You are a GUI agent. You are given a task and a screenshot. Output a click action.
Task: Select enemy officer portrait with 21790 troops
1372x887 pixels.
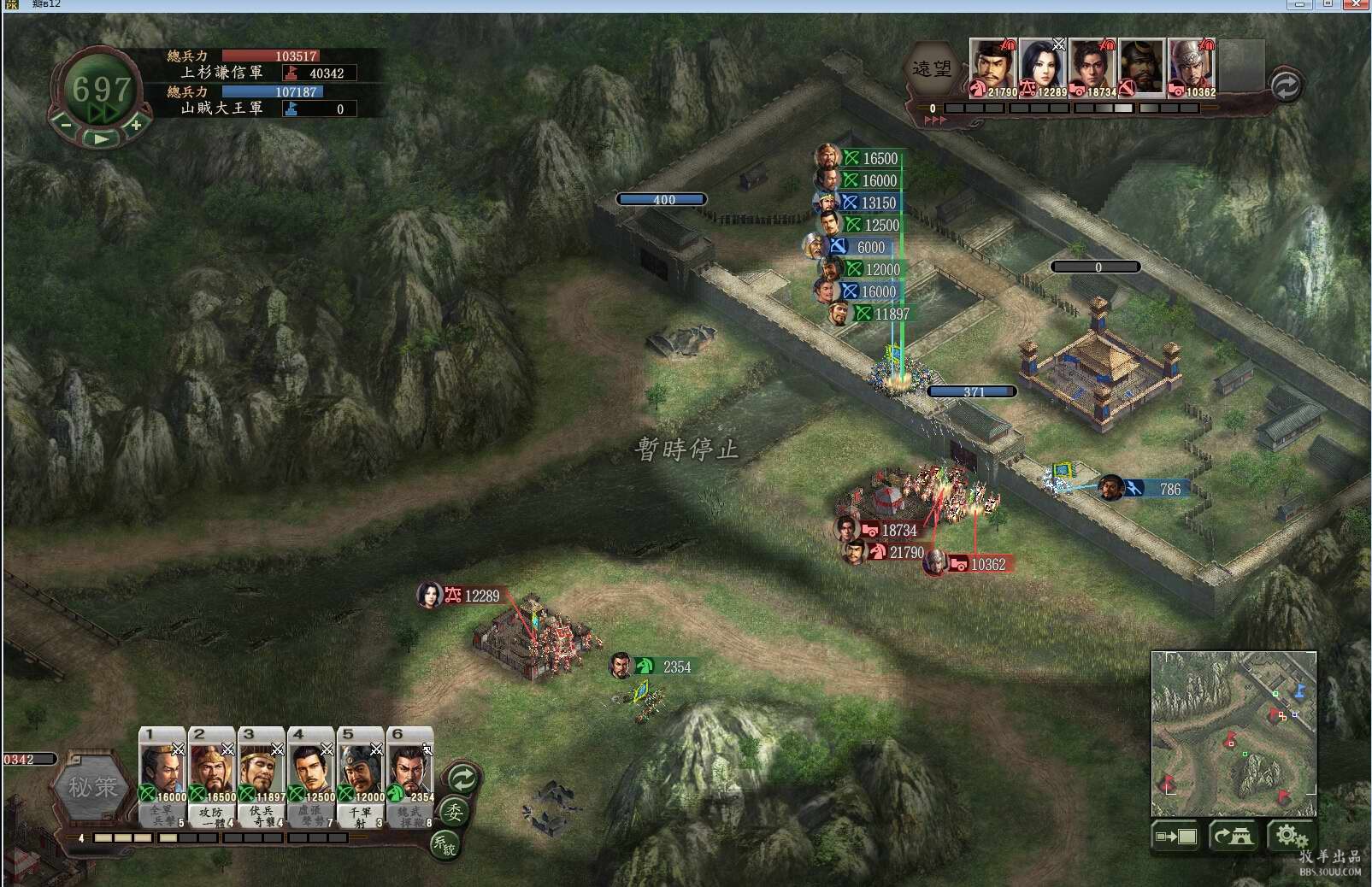click(992, 67)
